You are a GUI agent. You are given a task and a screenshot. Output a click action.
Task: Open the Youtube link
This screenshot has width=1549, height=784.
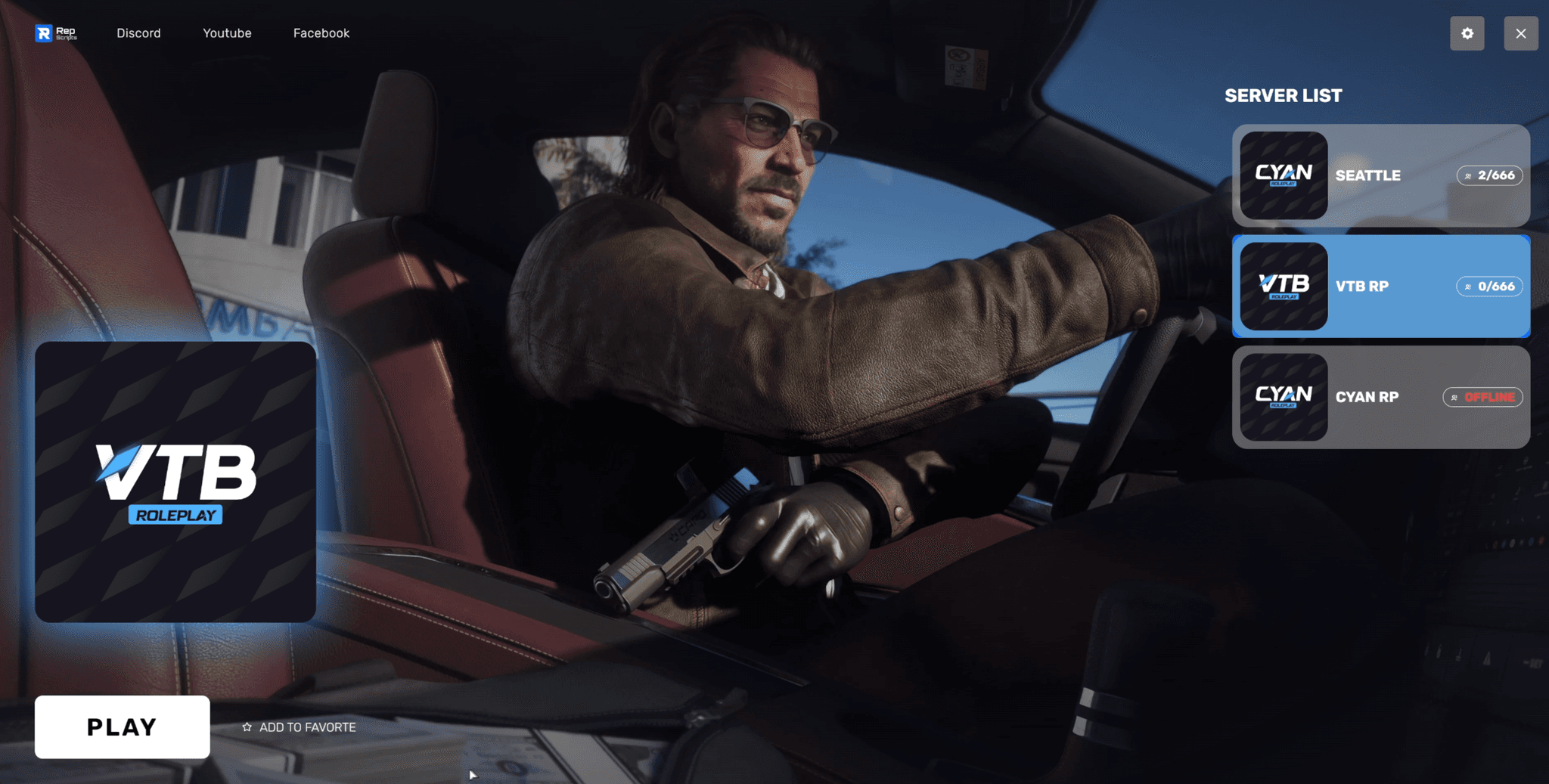[x=227, y=33]
